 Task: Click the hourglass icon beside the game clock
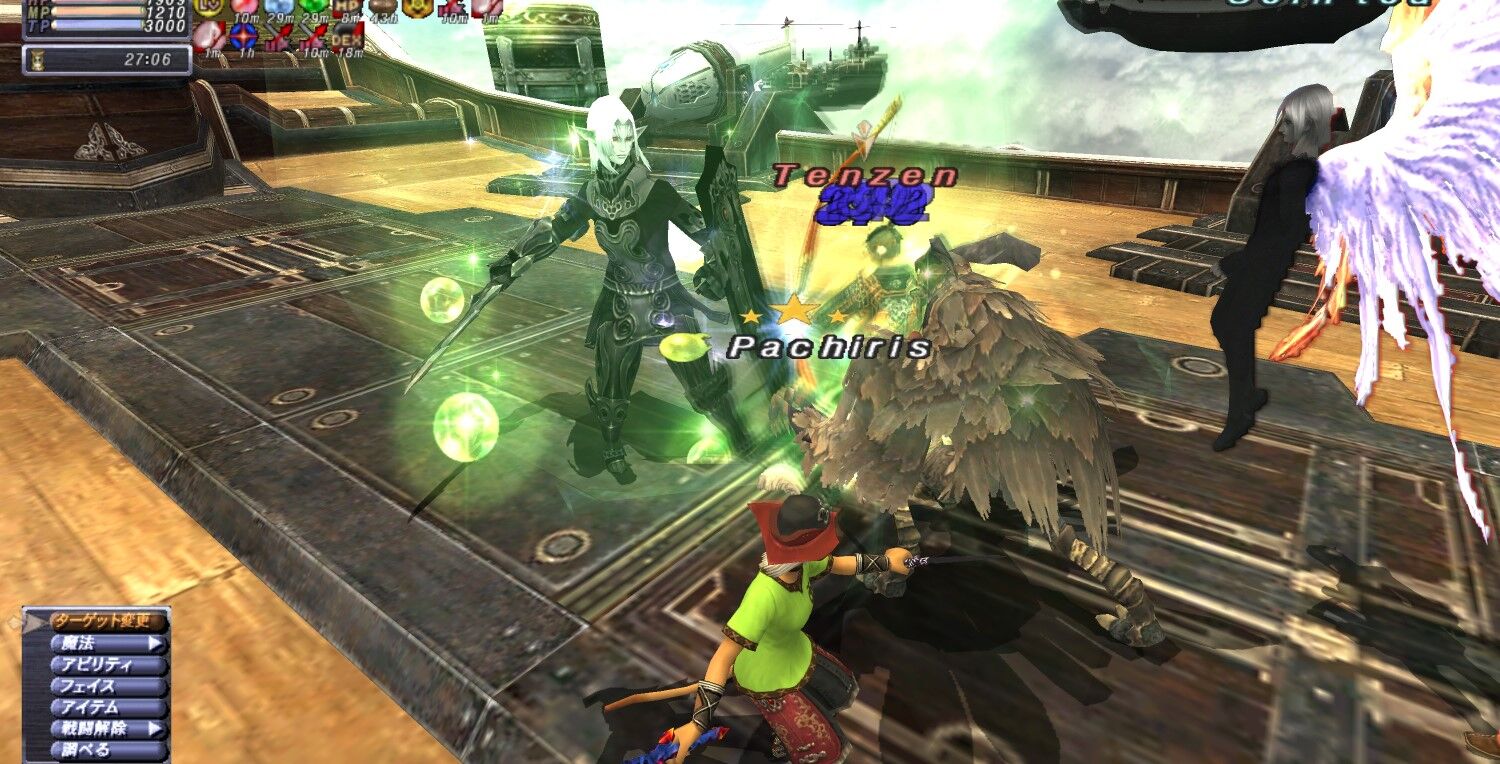[39, 60]
